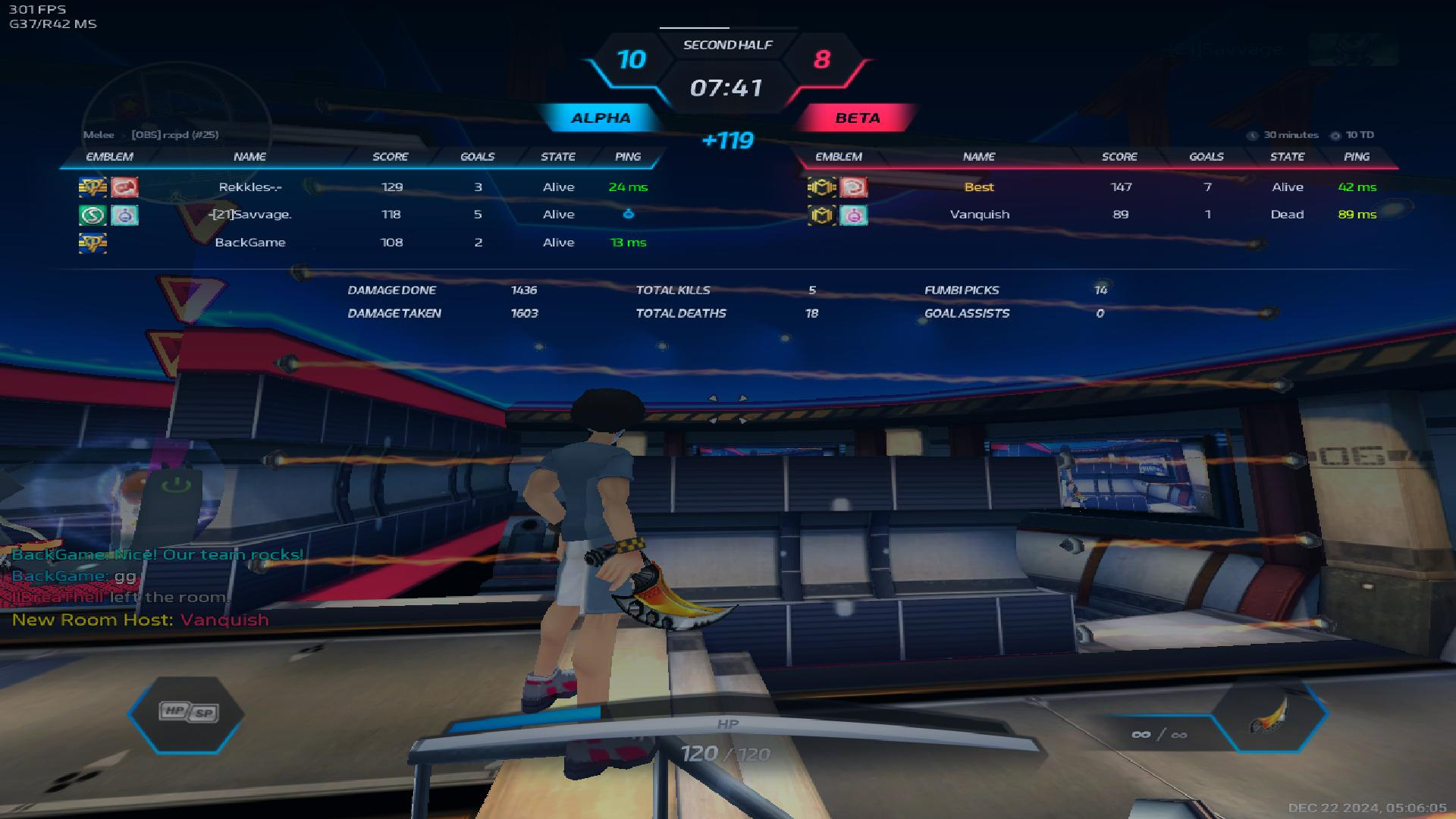Click Rekkles-.- red clan emblem
1456x819 pixels.
(124, 187)
